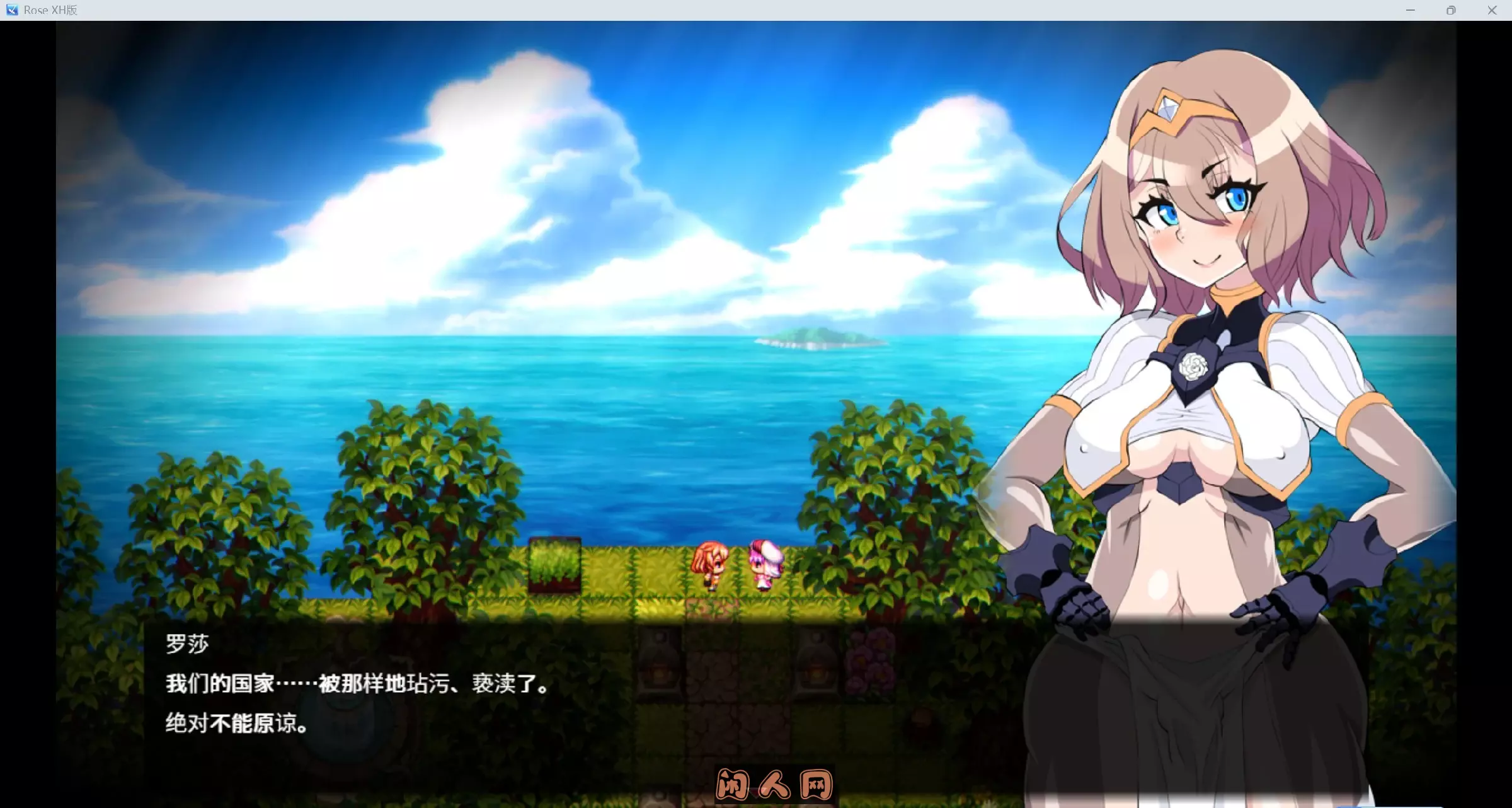
Task: Select the speaker name 罗莎 in dialogue box
Action: [x=186, y=642]
